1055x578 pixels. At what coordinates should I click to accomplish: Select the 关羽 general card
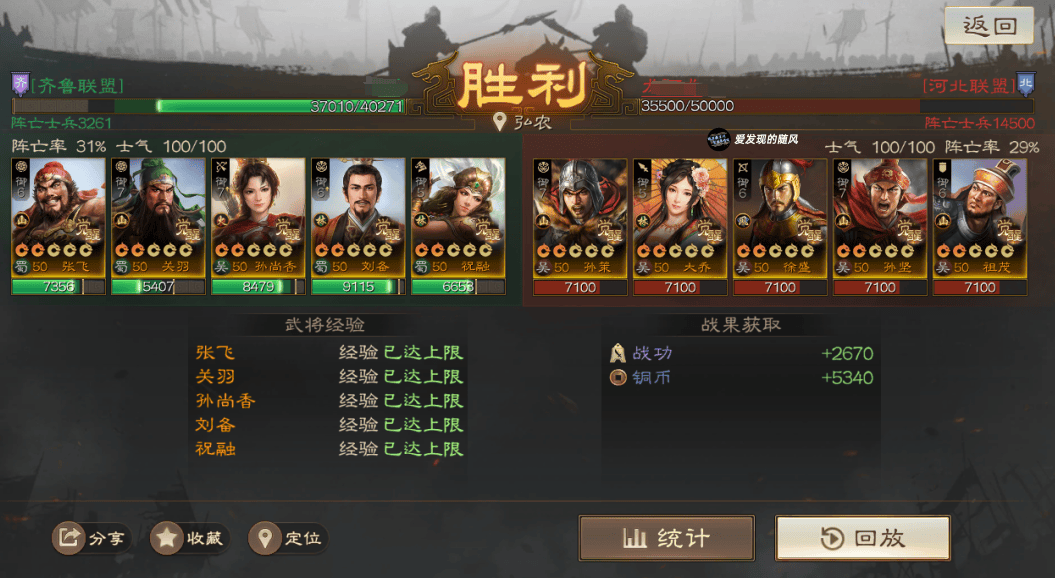click(158, 218)
